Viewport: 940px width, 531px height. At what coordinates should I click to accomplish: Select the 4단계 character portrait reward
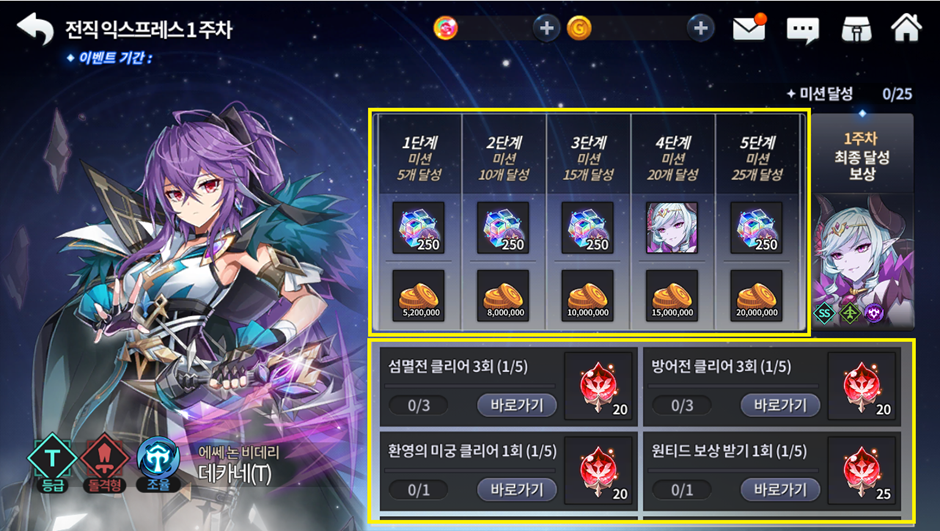click(672, 226)
